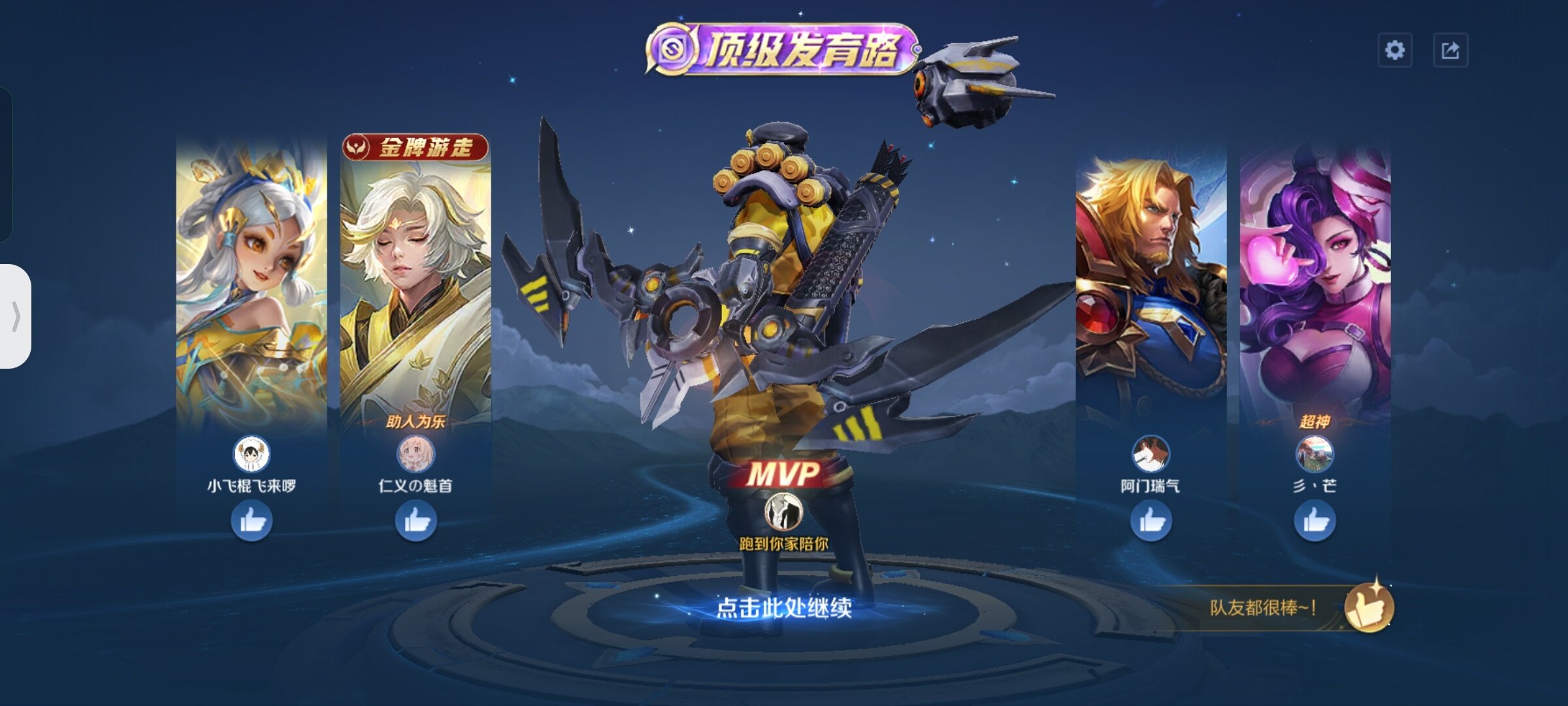The height and width of the screenshot is (706, 1568).
Task: View avatar of MVP 跑到你家陪你
Action: pos(783,511)
